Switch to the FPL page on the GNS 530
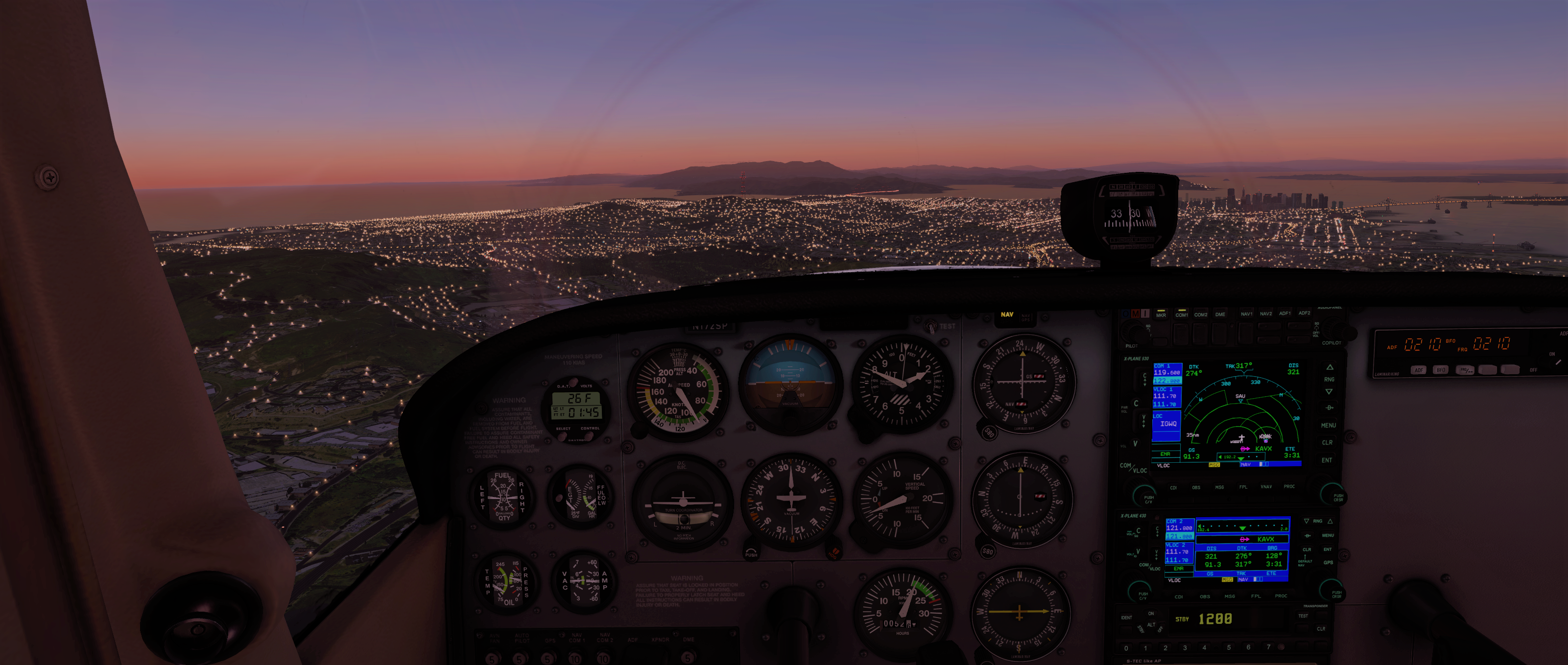The height and width of the screenshot is (665, 1568). tap(1244, 487)
